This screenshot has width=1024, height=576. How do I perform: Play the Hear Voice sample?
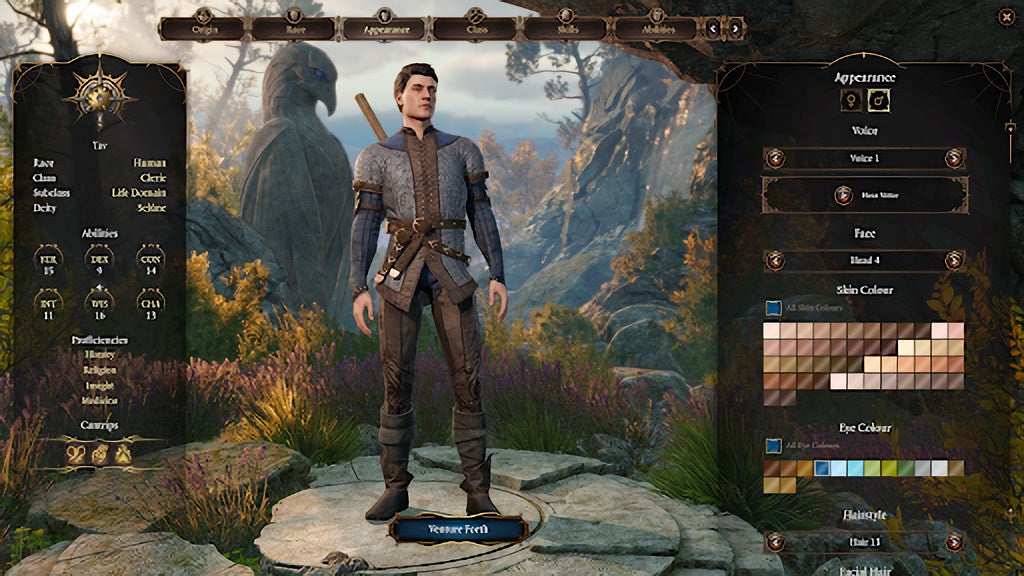pos(864,195)
